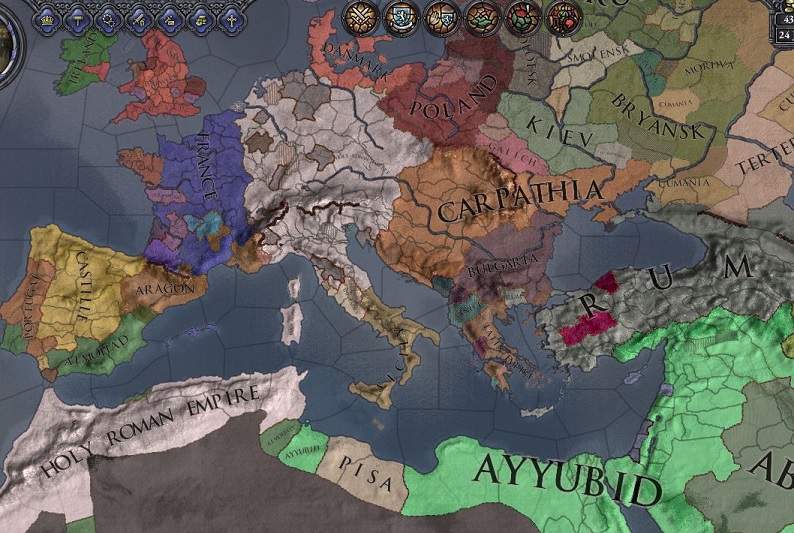The width and height of the screenshot is (794, 533).
Task: Open the hammer icon tab
Action: [78, 20]
